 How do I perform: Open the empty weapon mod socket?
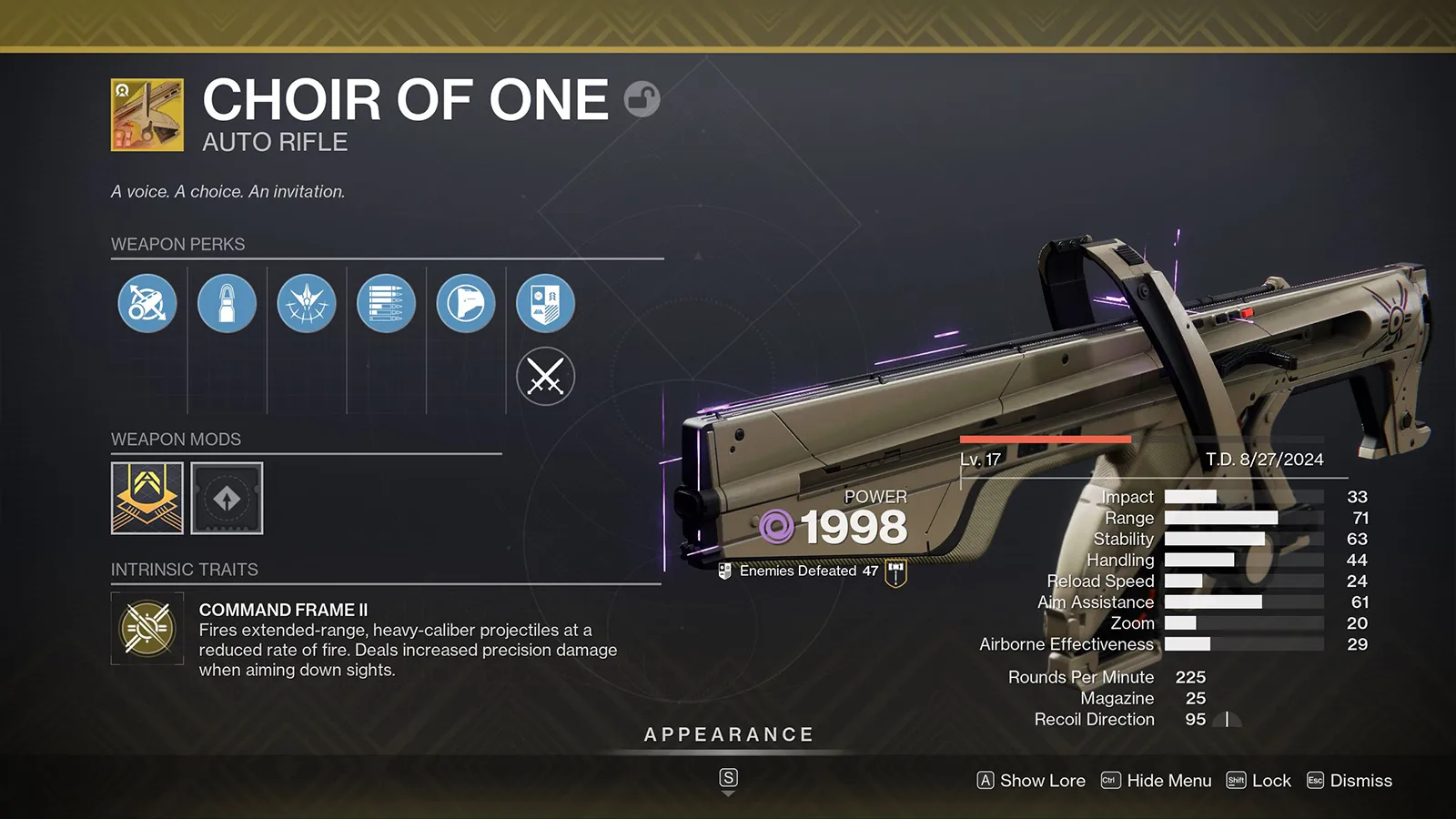(x=227, y=498)
